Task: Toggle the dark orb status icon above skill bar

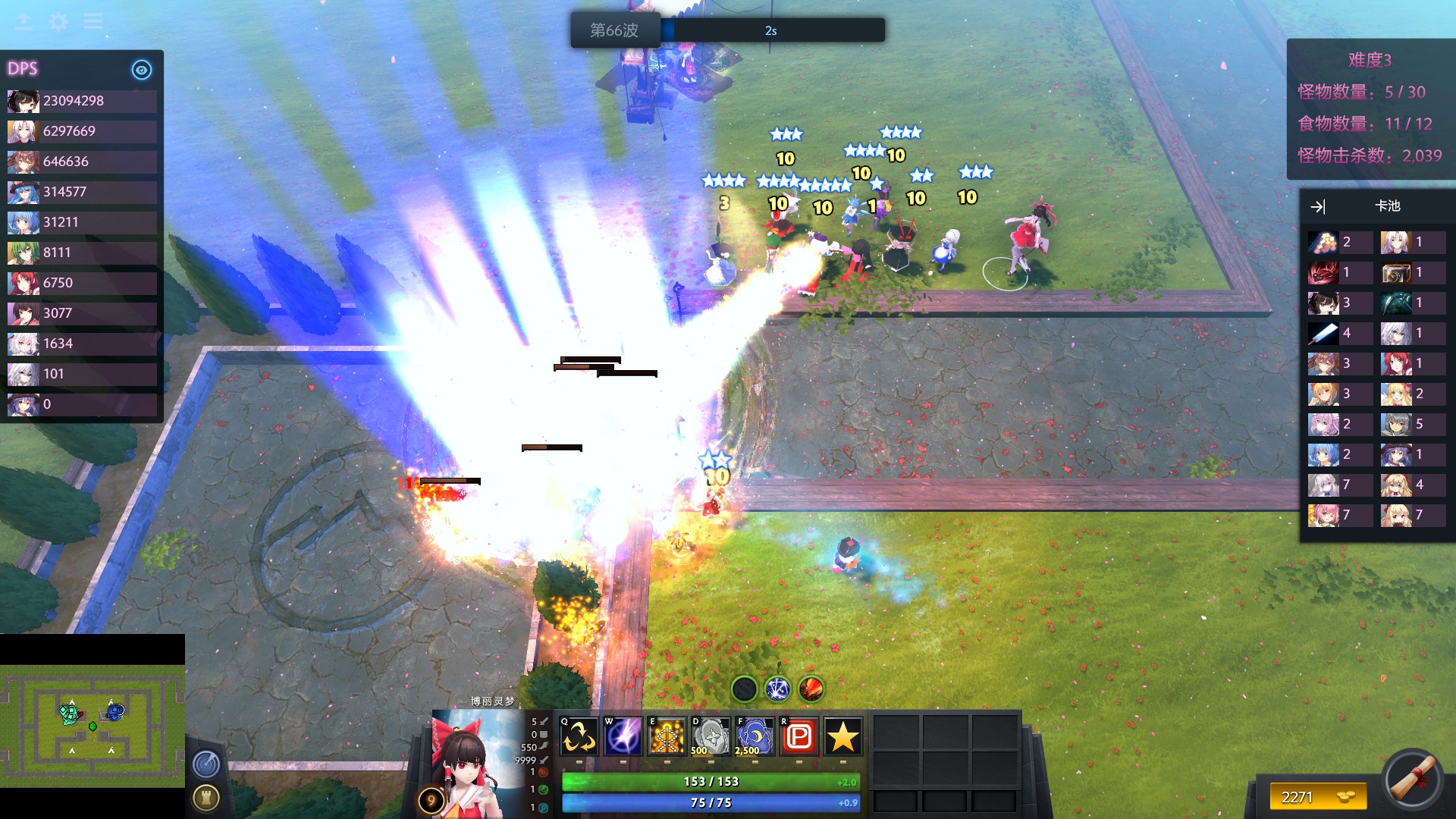Action: [743, 689]
